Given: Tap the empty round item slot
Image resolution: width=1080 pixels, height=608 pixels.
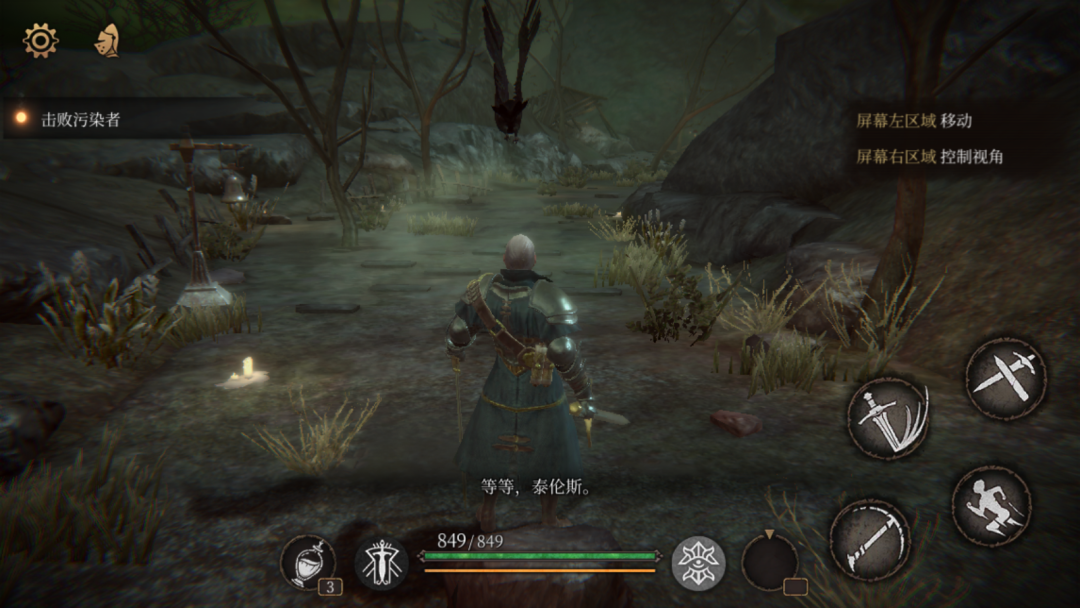Looking at the screenshot, I should (x=769, y=563).
